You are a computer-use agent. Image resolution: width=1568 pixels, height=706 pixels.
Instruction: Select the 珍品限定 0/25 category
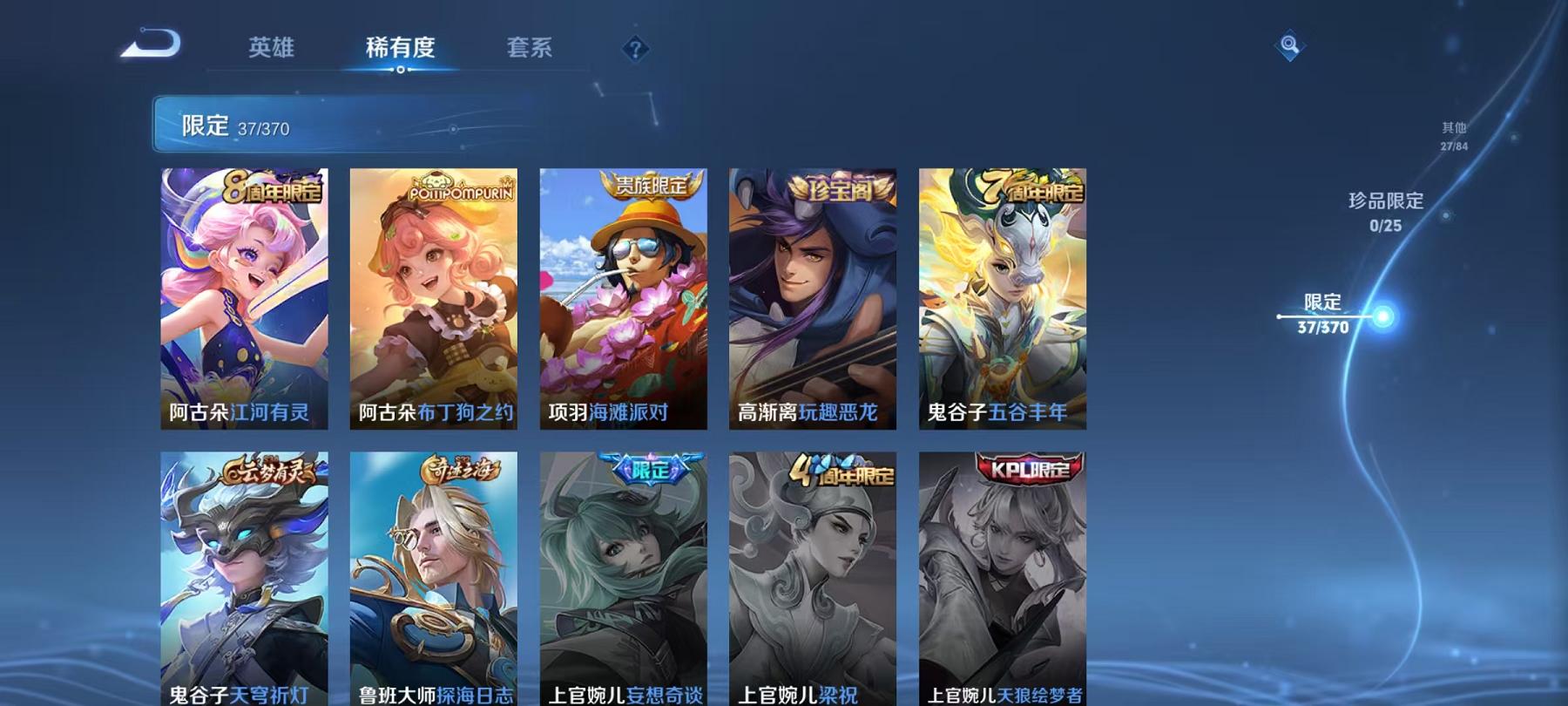tap(1385, 209)
